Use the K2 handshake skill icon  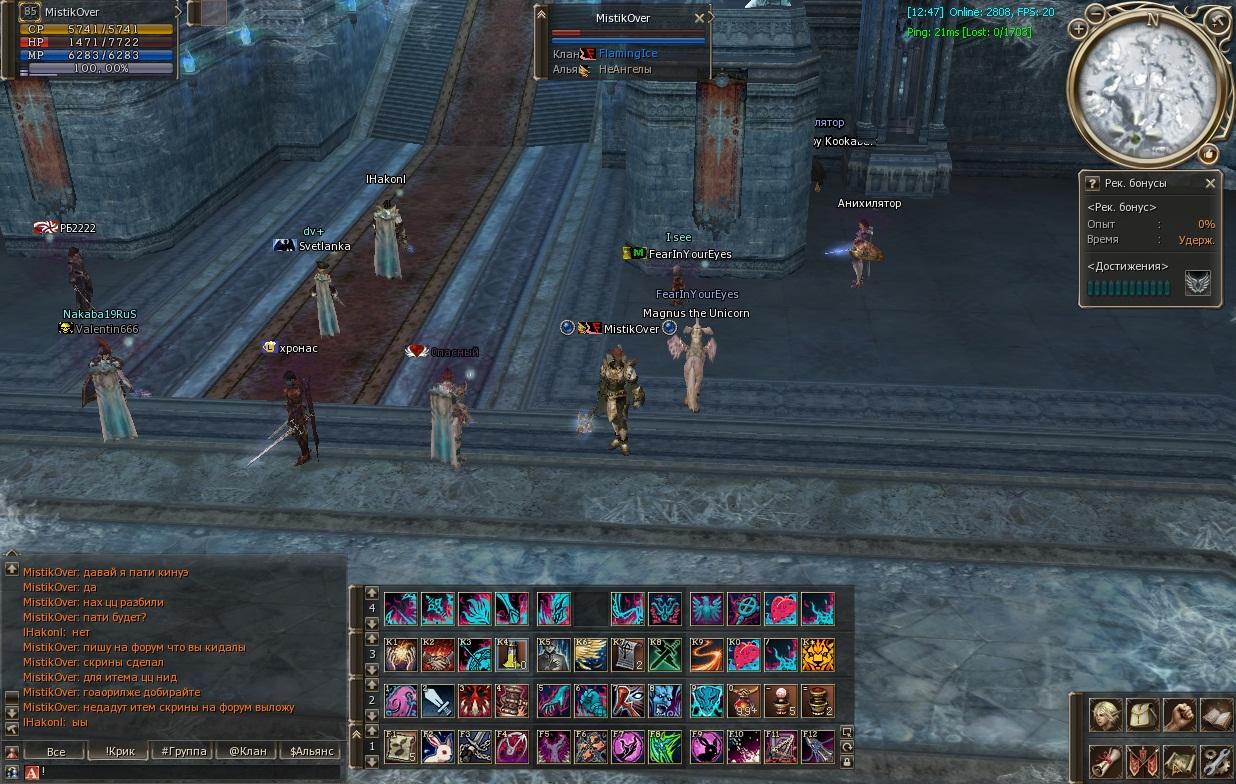pos(438,654)
